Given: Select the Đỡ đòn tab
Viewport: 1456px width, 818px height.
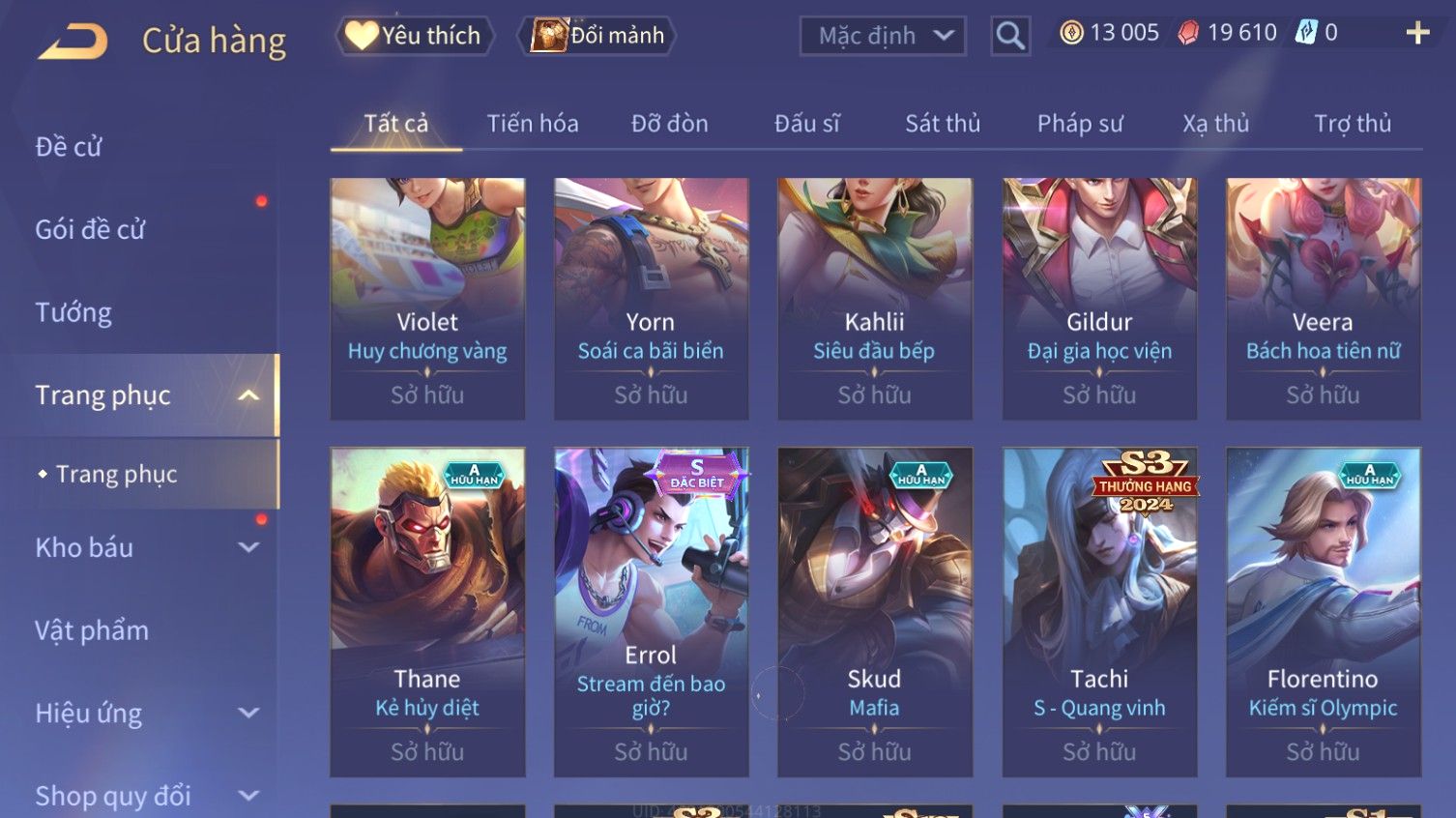Looking at the screenshot, I should (x=670, y=124).
